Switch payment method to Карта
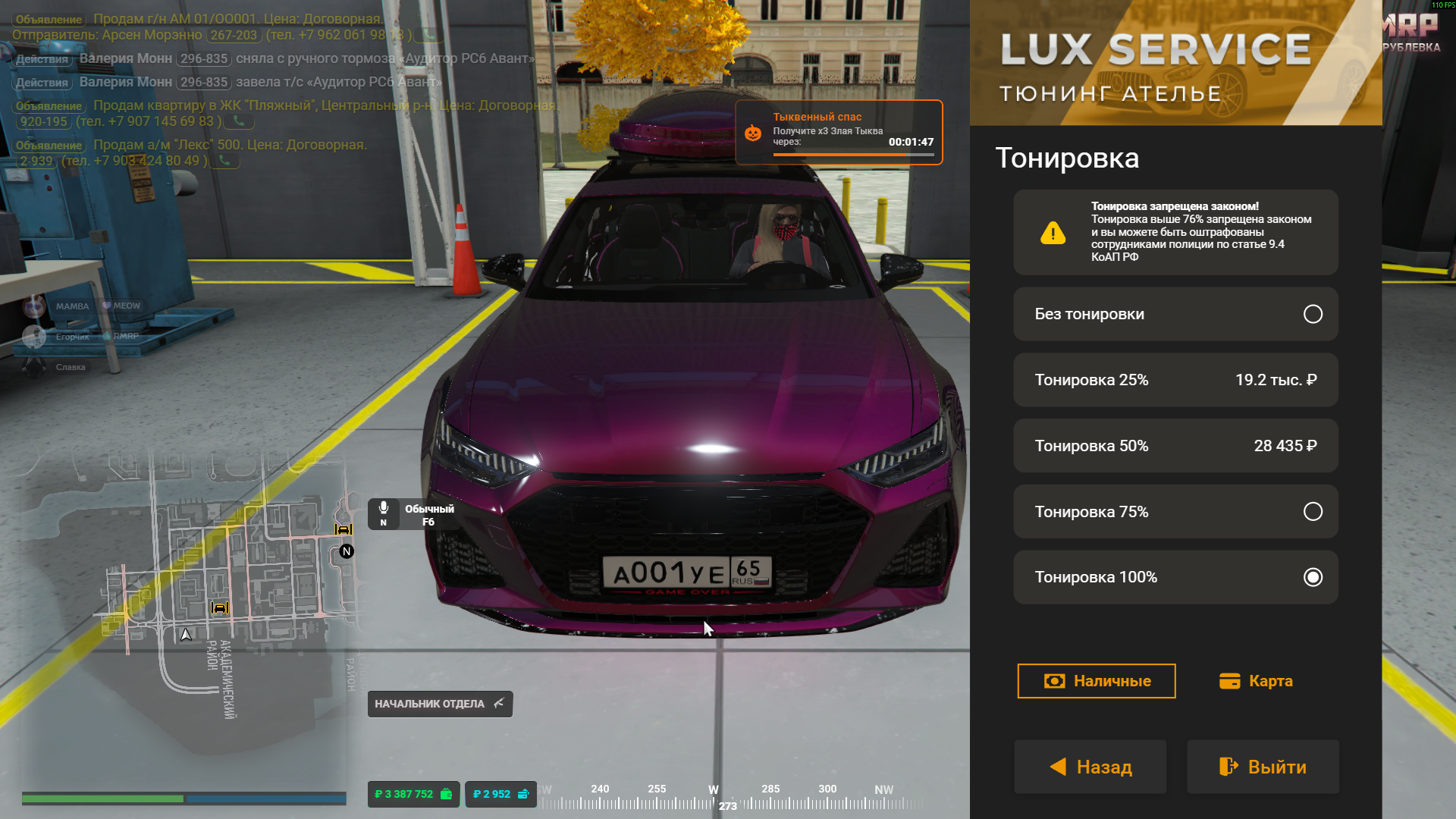The width and height of the screenshot is (1456, 819). 1256,681
